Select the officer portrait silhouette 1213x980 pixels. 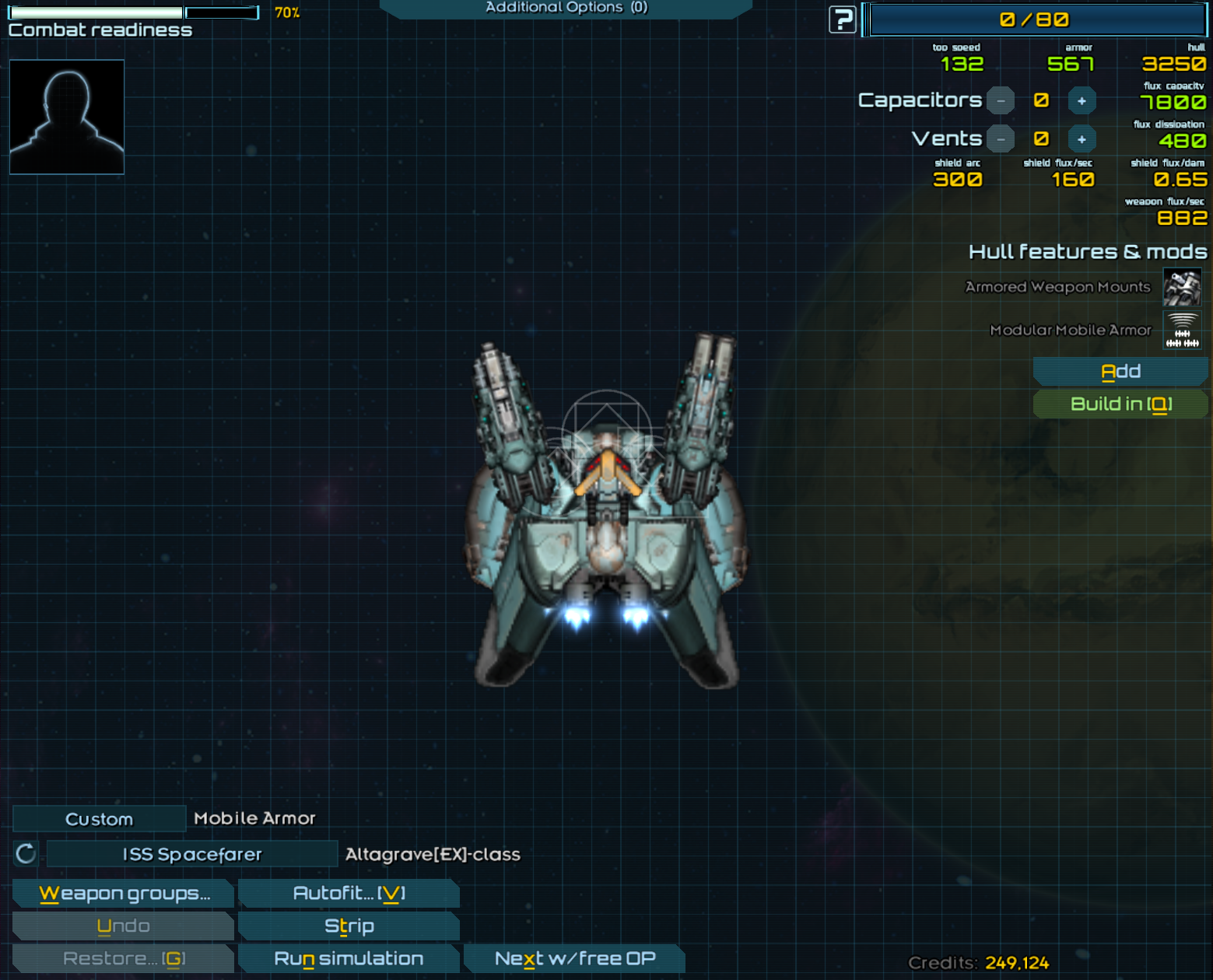[67, 117]
